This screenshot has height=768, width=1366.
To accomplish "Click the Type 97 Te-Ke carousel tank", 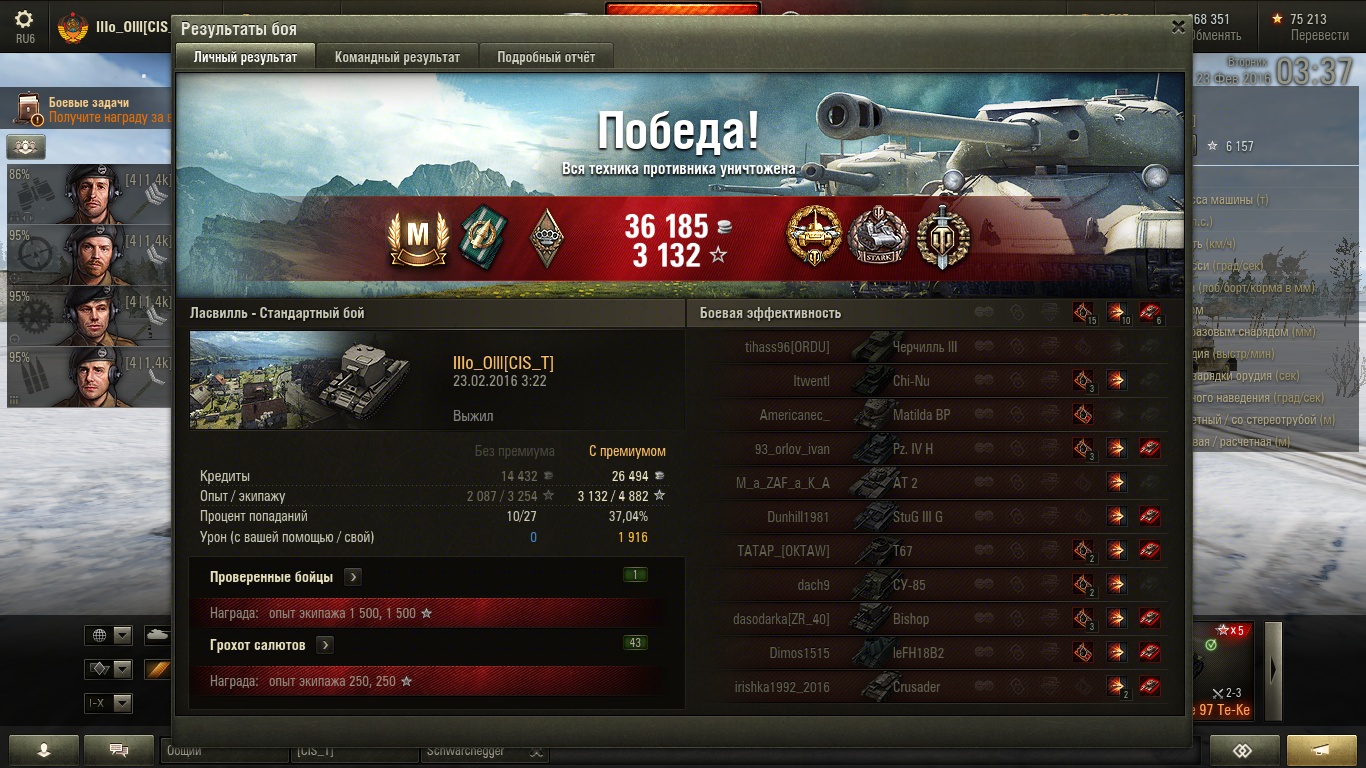I will point(1223,670).
